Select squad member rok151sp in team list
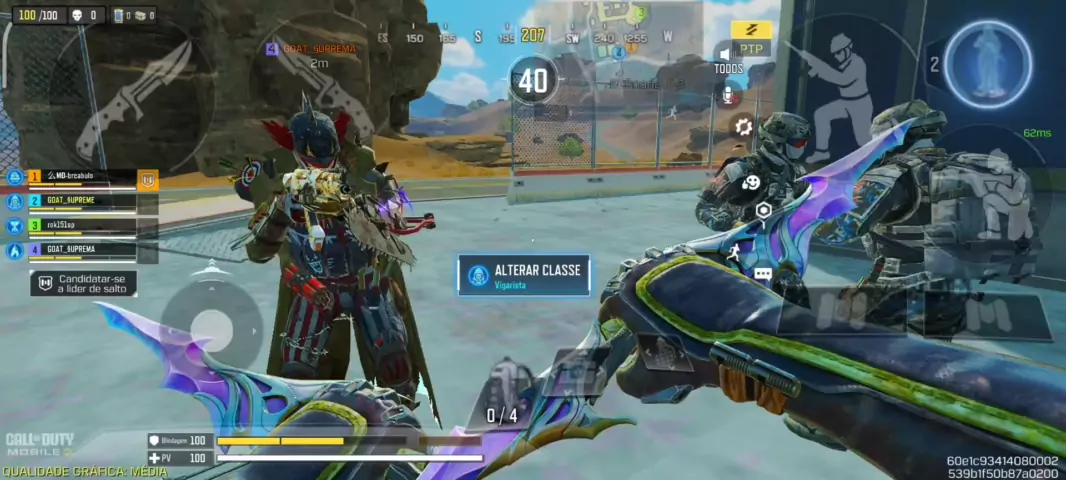Screen dimensions: 1066x480 coord(80,226)
